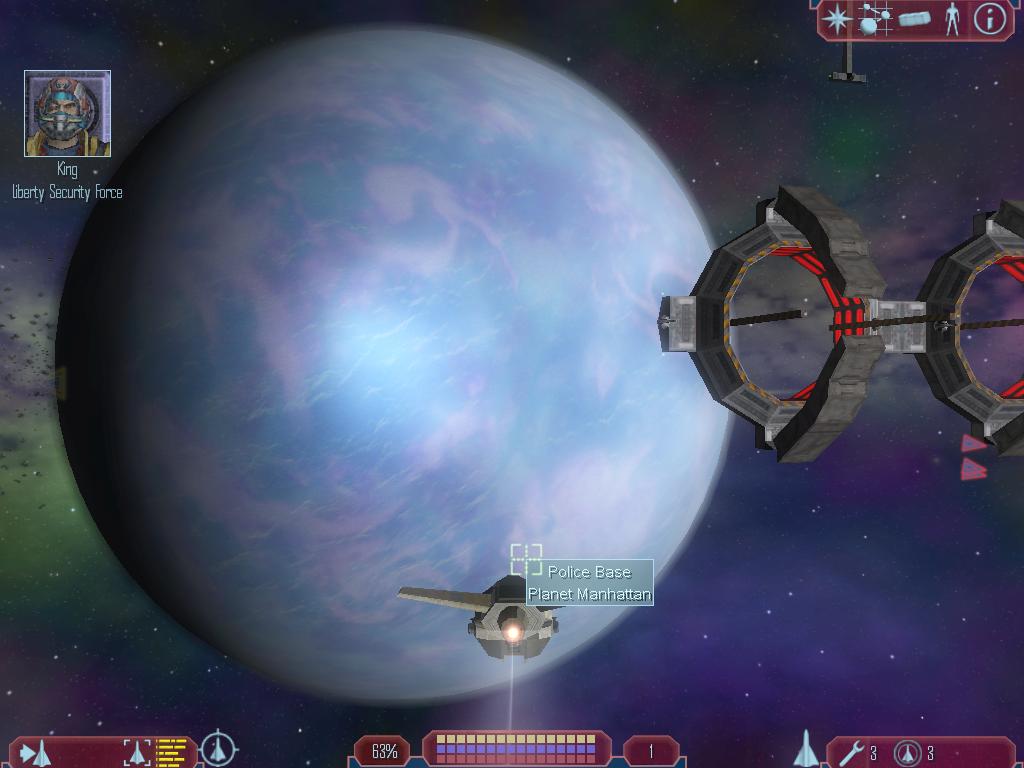This screenshot has width=1024, height=768.
Task: Open the system map with planets icon
Action: click(875, 19)
